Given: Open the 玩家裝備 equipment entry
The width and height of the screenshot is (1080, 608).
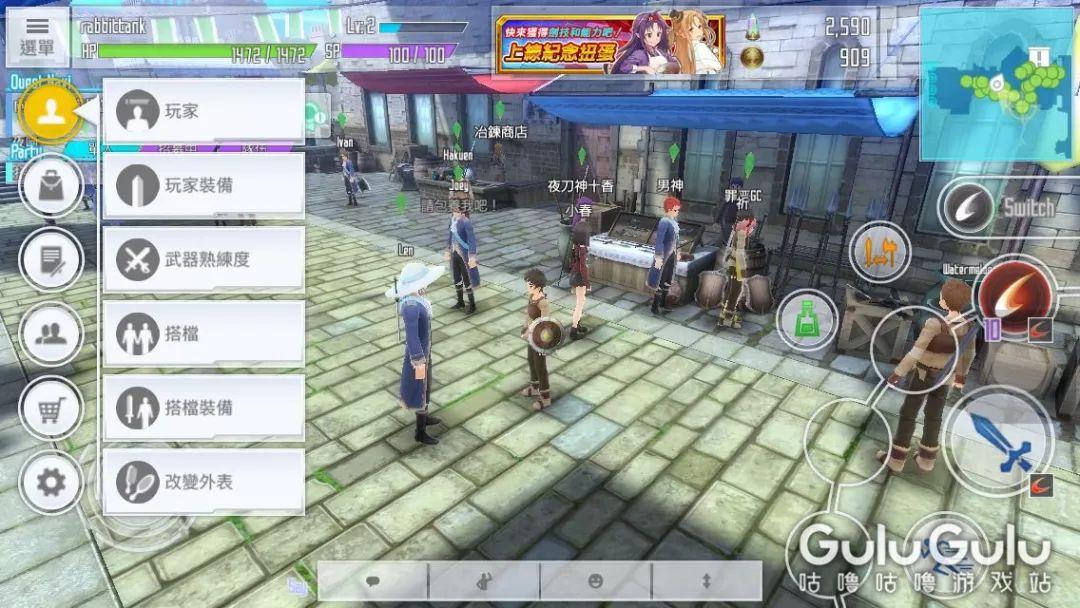Looking at the screenshot, I should (204, 185).
